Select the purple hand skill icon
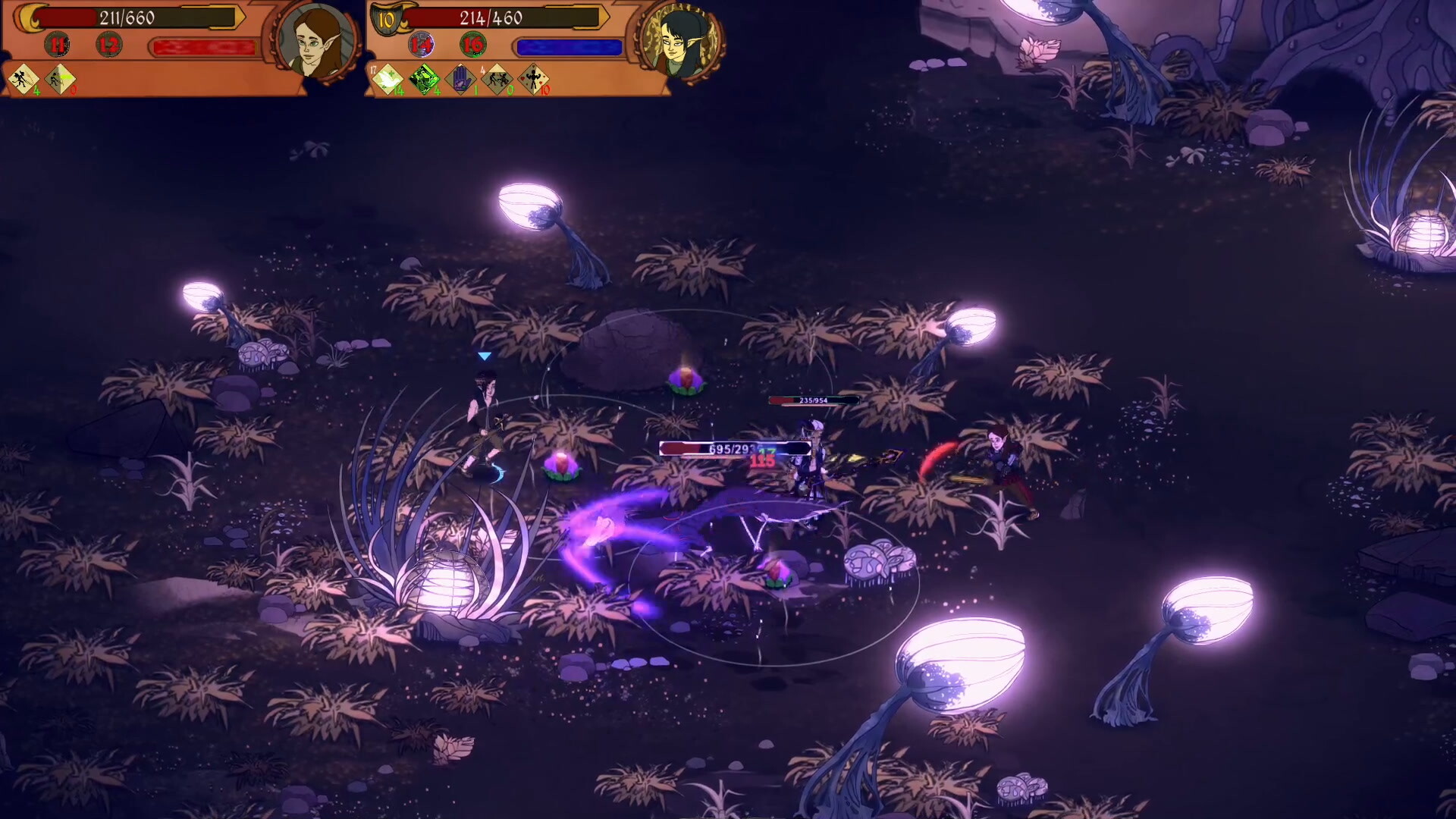Screen dimensions: 1456x819 [x=460, y=80]
